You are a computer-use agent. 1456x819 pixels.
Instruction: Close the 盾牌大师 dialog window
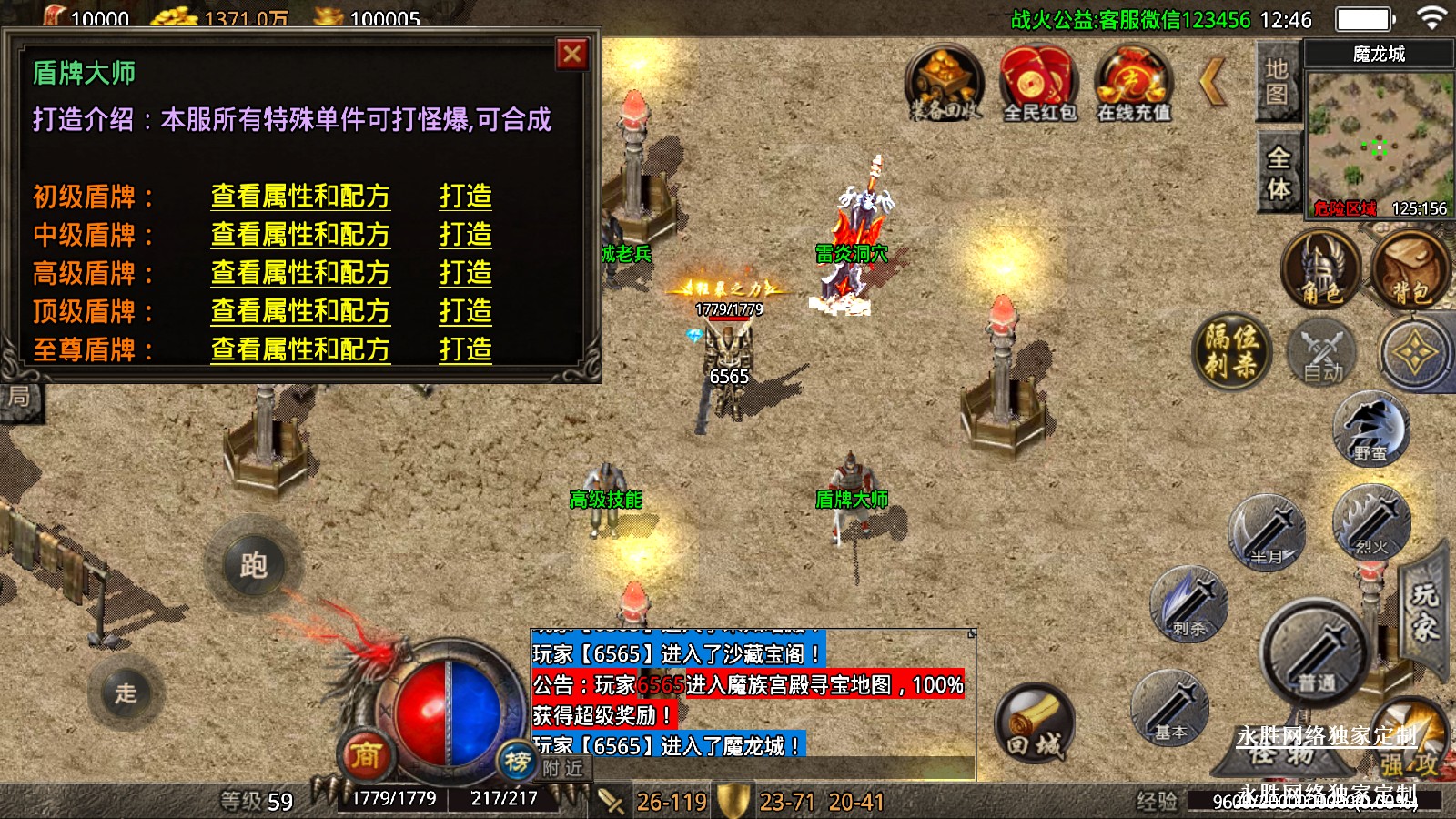coord(572,56)
